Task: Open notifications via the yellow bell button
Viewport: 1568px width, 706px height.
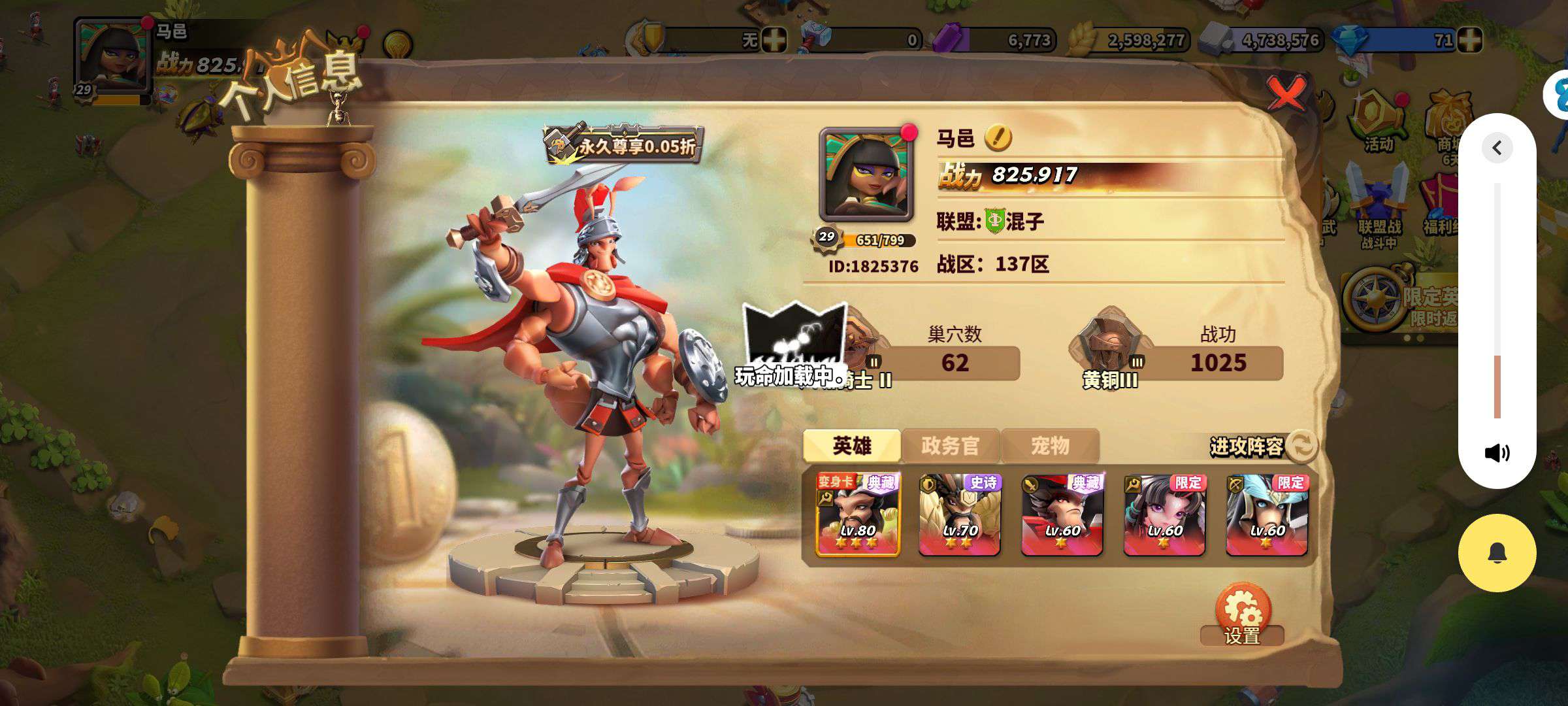Action: (x=1497, y=553)
